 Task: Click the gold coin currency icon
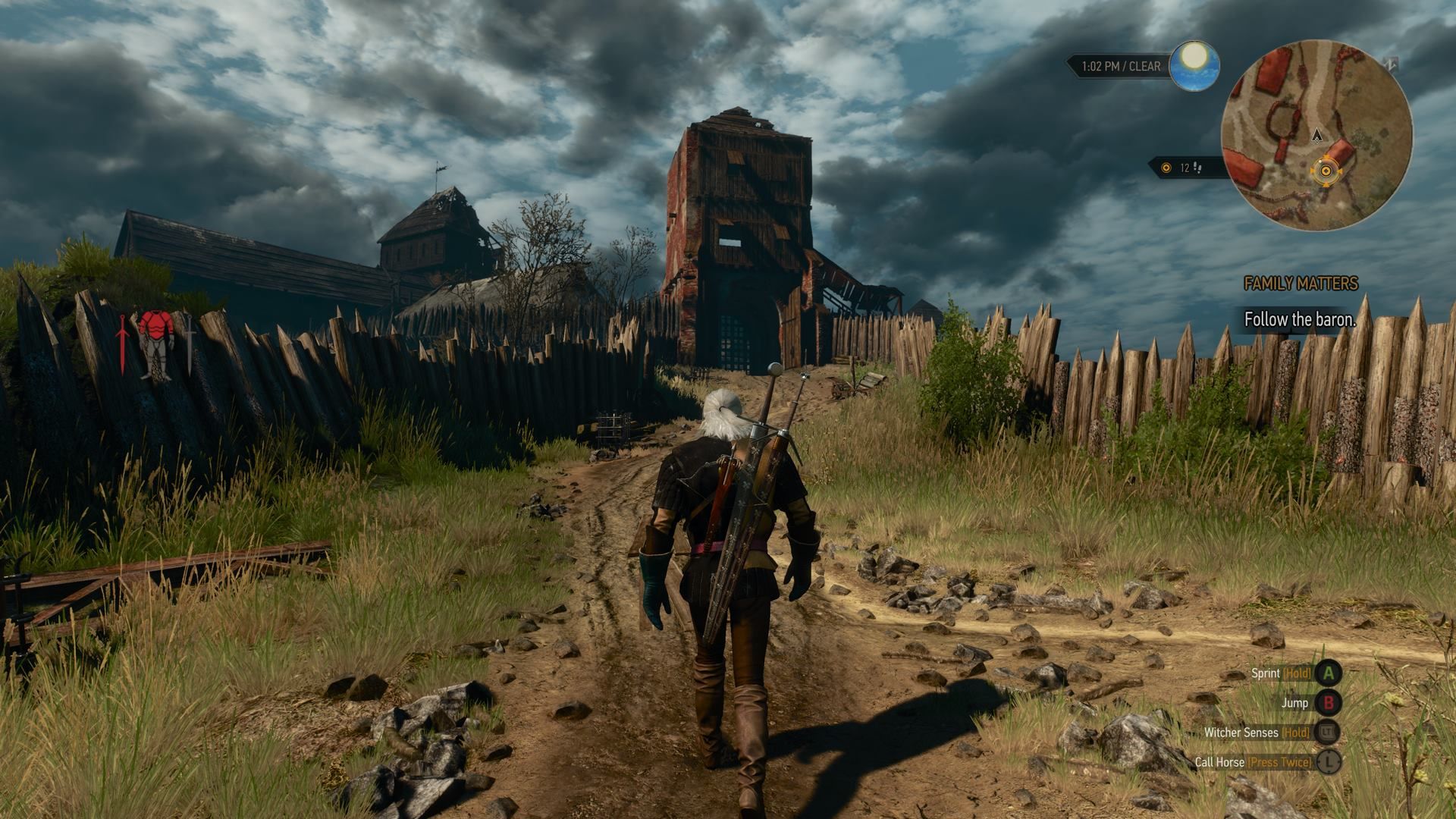click(x=1167, y=168)
